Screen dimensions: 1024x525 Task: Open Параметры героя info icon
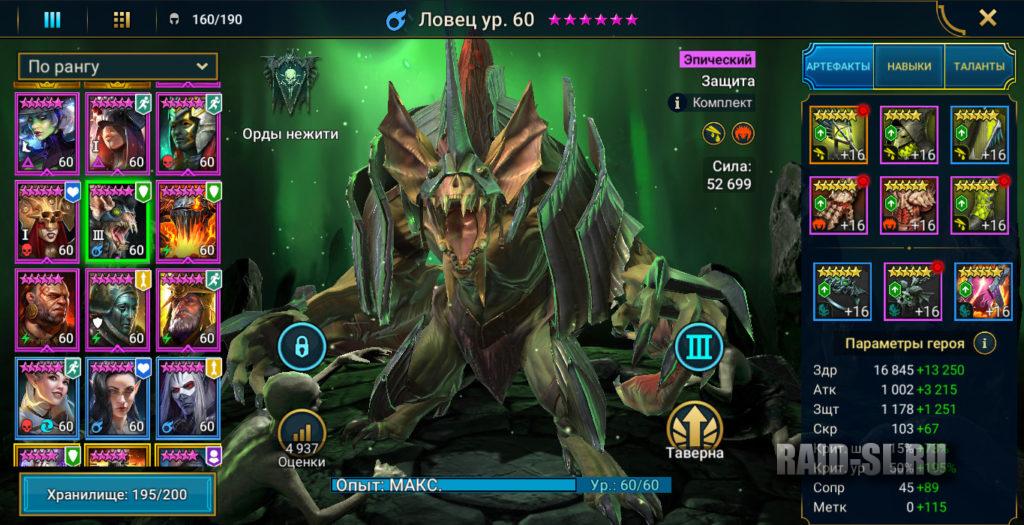(986, 343)
